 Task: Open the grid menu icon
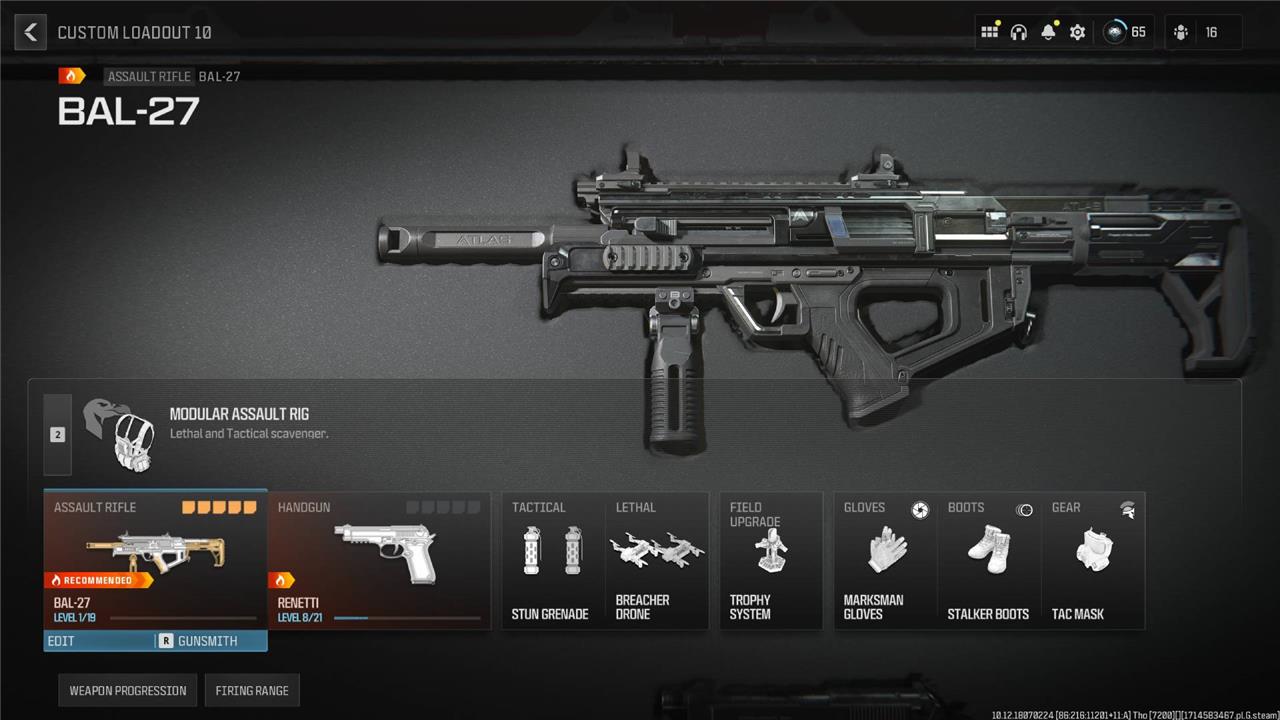989,32
